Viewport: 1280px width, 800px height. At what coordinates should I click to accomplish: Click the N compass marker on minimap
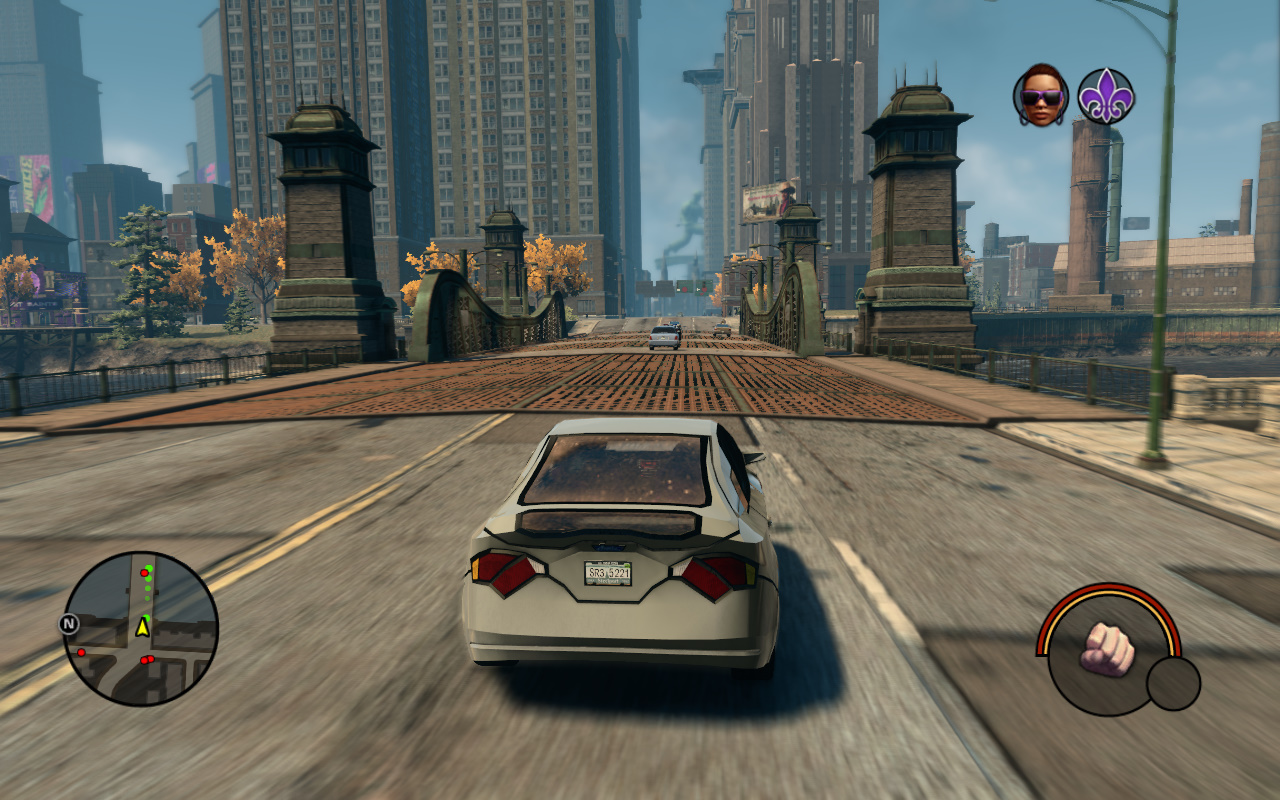pos(69,624)
